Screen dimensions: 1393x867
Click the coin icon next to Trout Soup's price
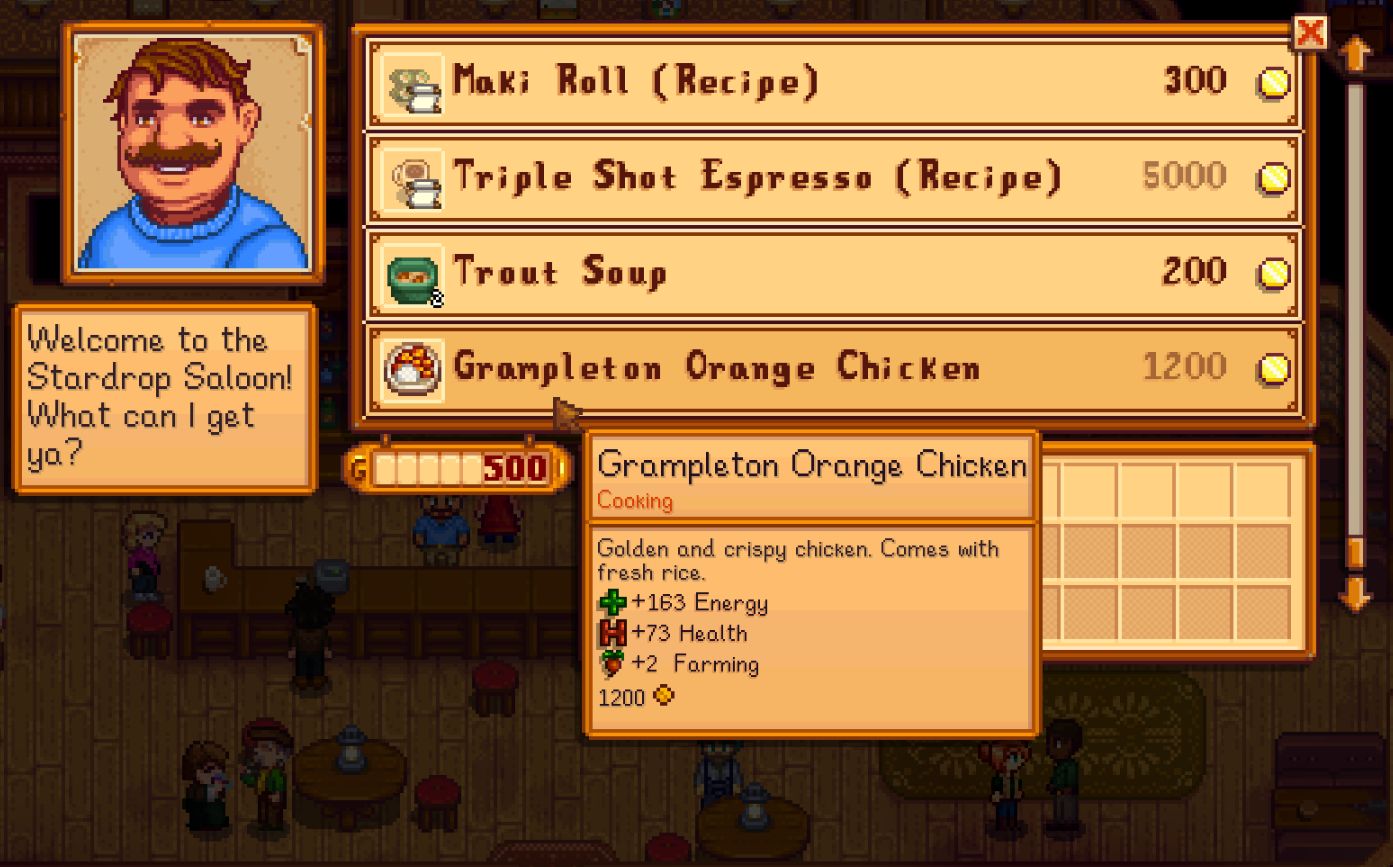click(x=1272, y=272)
